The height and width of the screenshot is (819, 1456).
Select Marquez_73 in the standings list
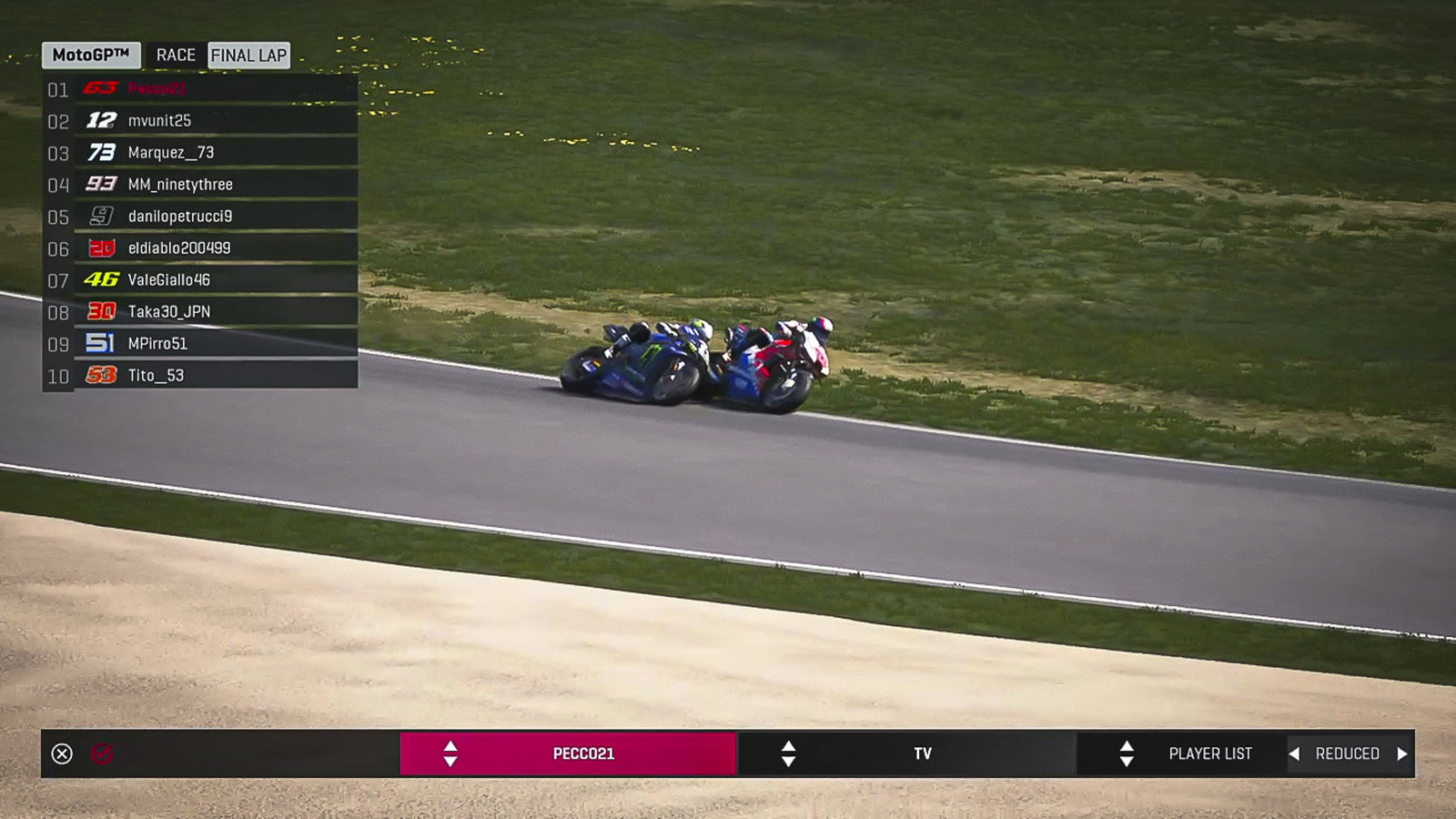(173, 151)
